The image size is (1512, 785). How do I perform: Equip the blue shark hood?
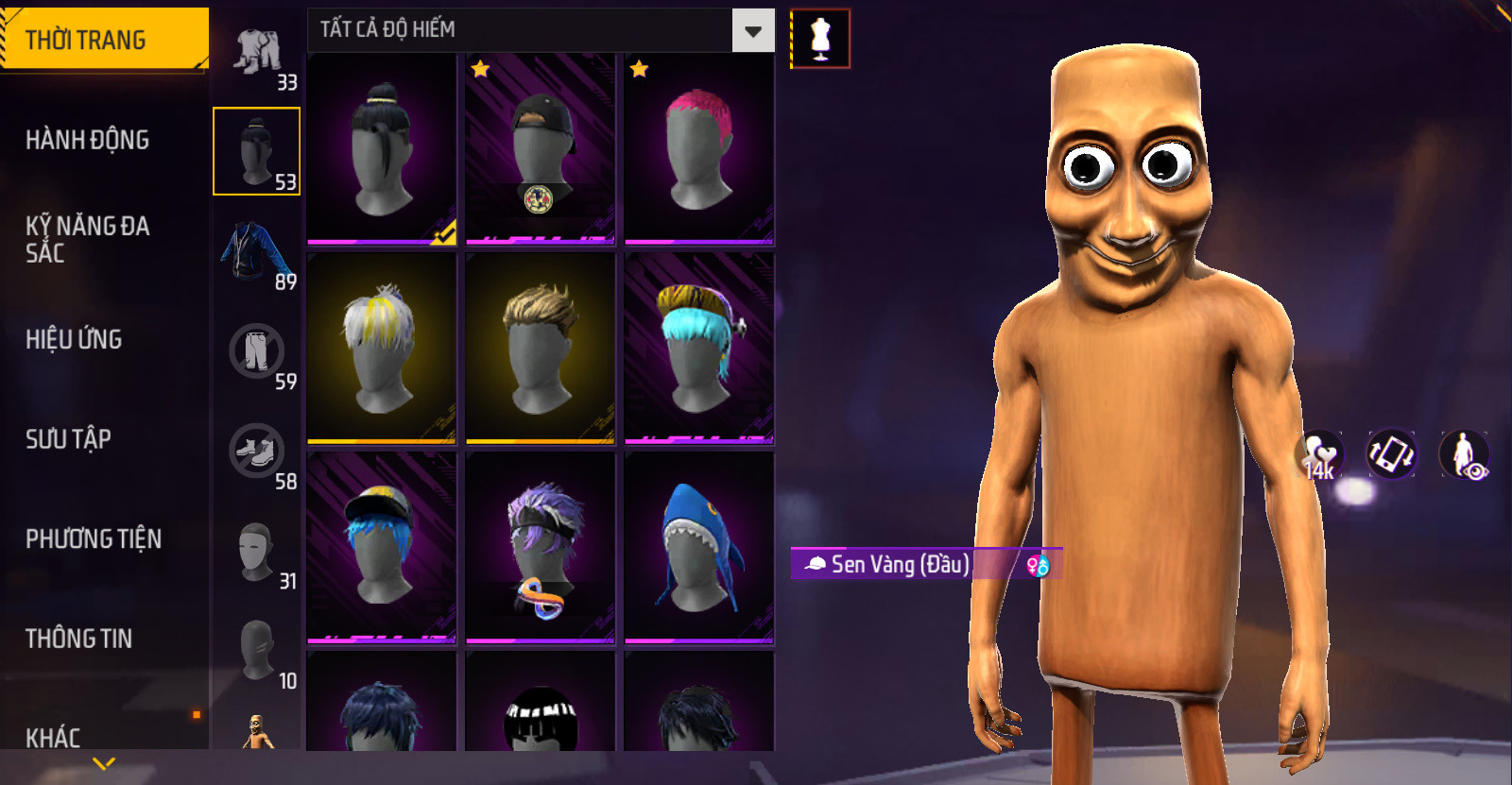coord(699,547)
